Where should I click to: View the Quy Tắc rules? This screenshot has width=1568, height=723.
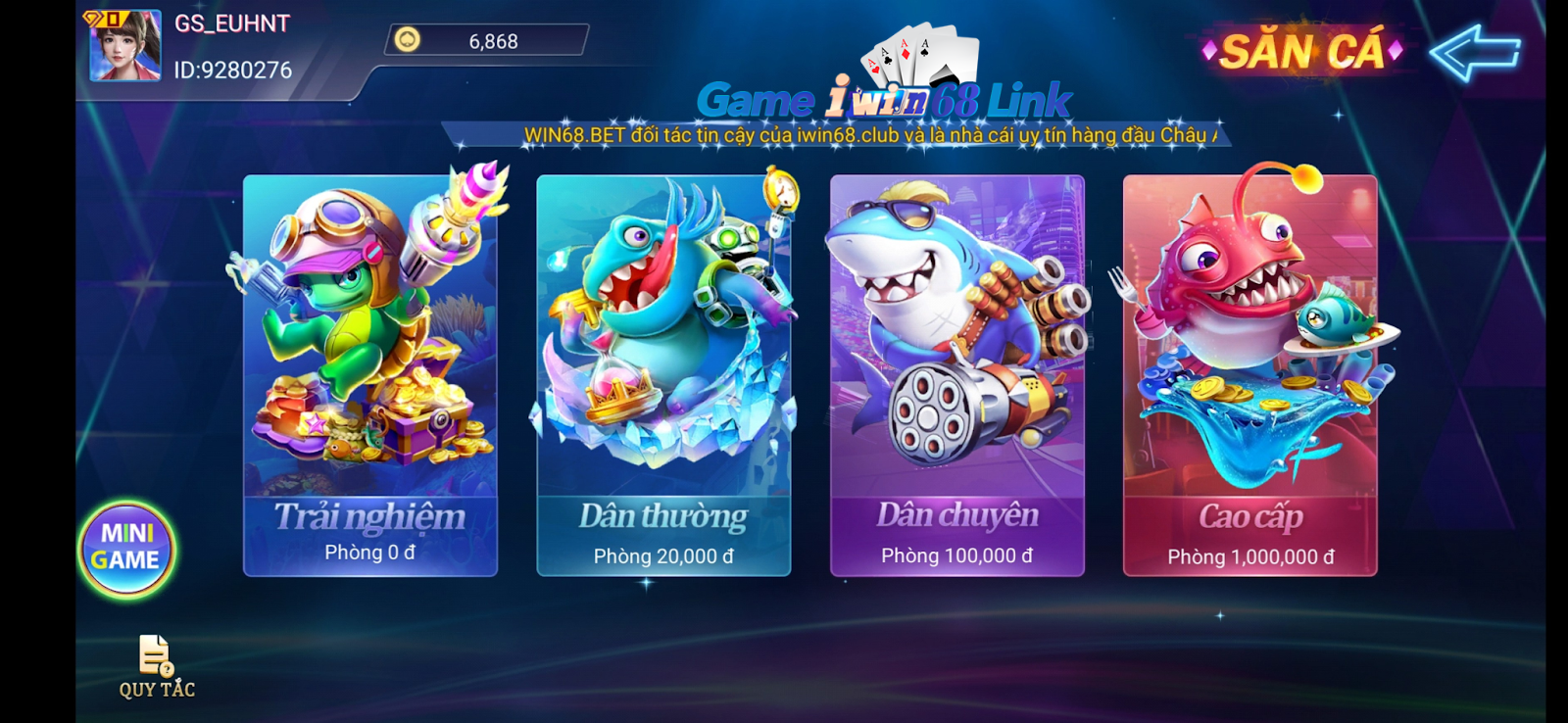click(157, 667)
